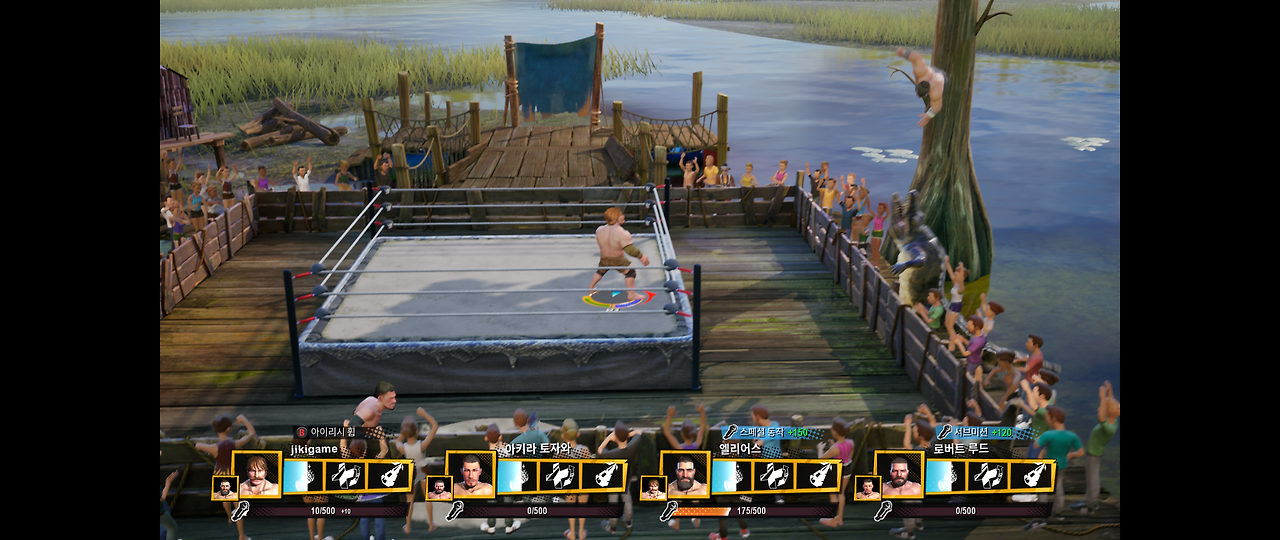Trigger 엘리어스's middle power-up icon
This screenshot has height=540, width=1280.
pyautogui.click(x=774, y=476)
